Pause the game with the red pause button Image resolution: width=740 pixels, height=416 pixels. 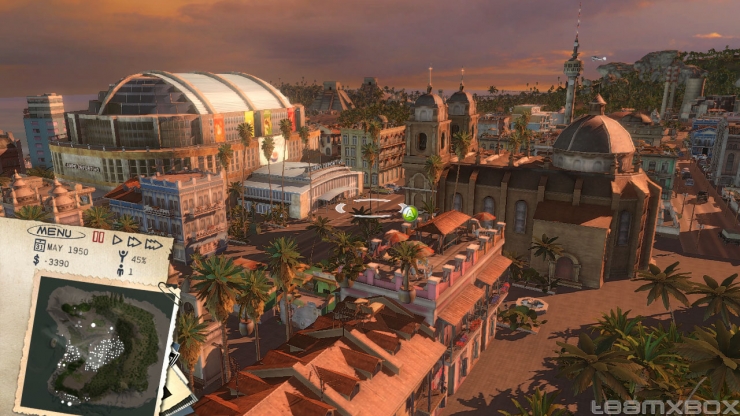[98, 238]
